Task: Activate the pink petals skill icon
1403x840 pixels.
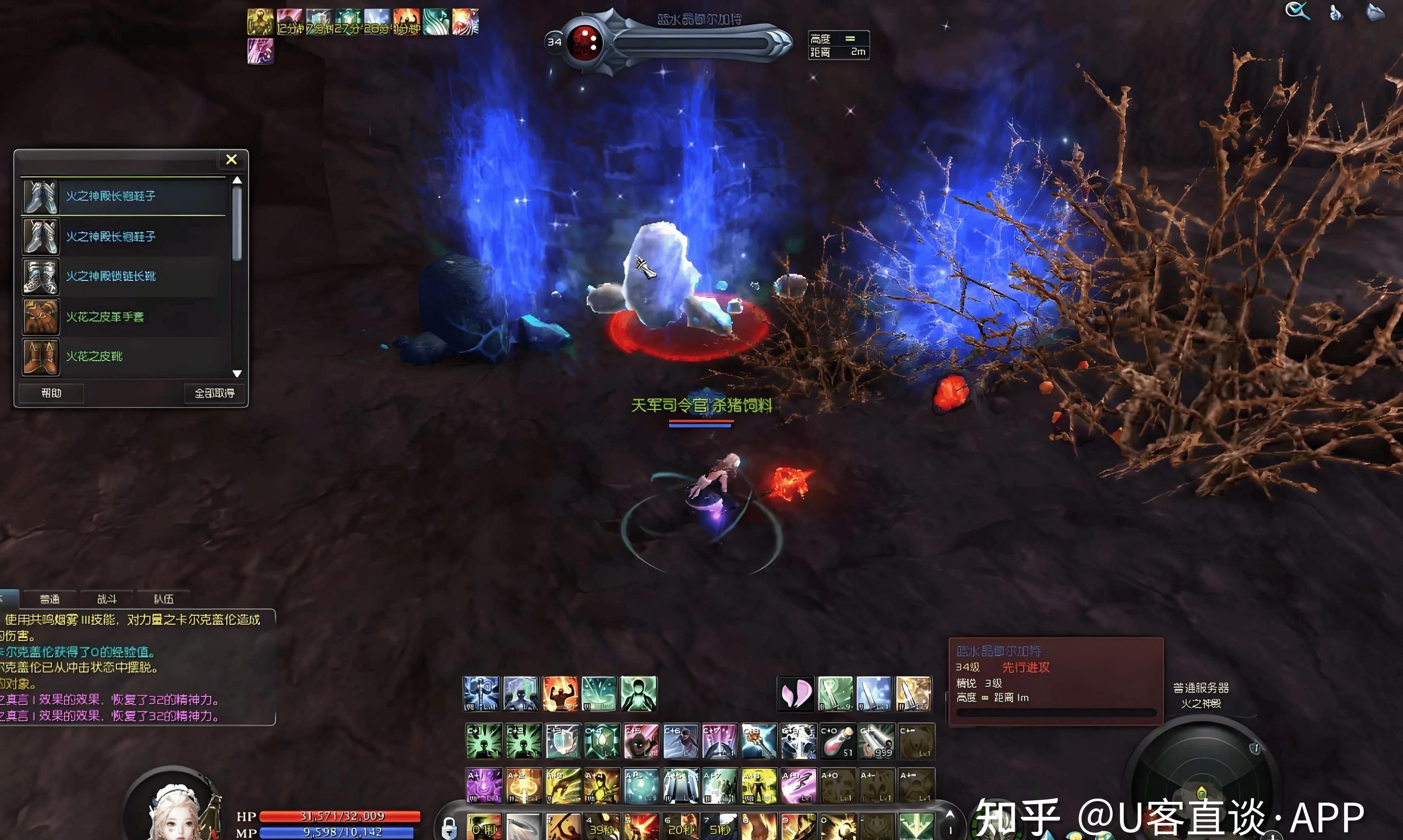Action: click(x=796, y=694)
